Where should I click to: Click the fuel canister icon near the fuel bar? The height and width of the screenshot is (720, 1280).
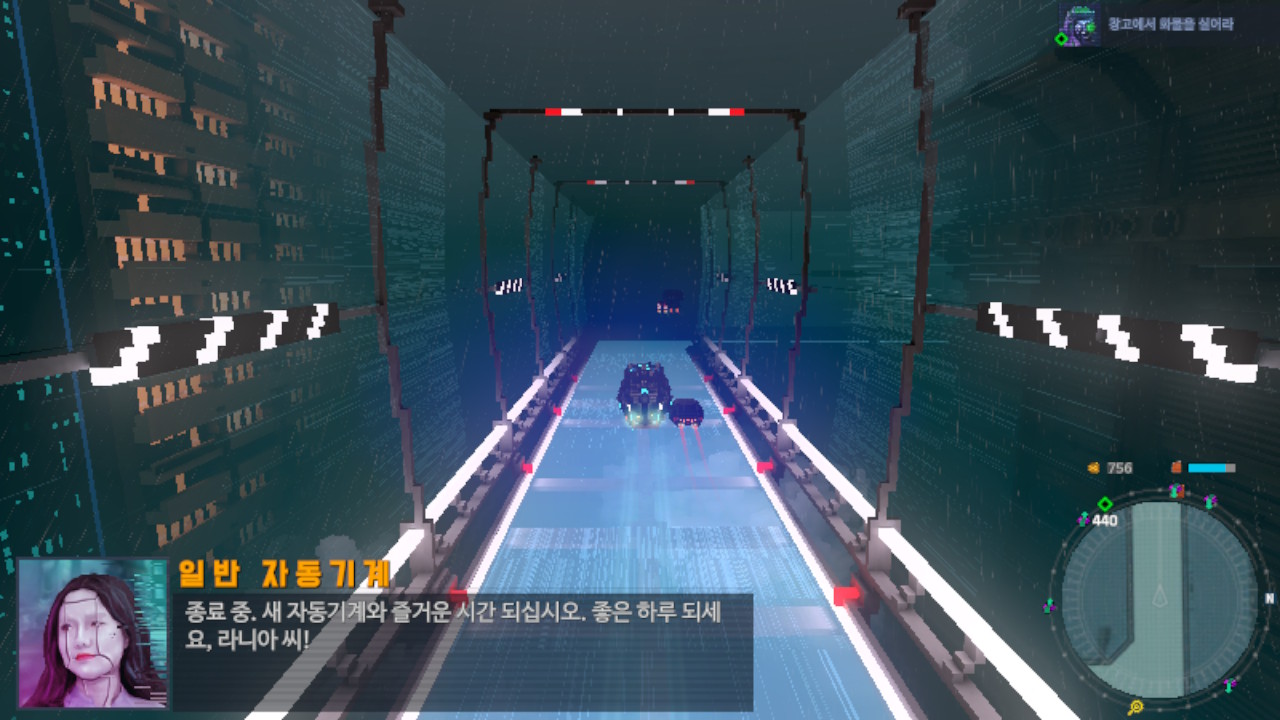coord(1176,466)
